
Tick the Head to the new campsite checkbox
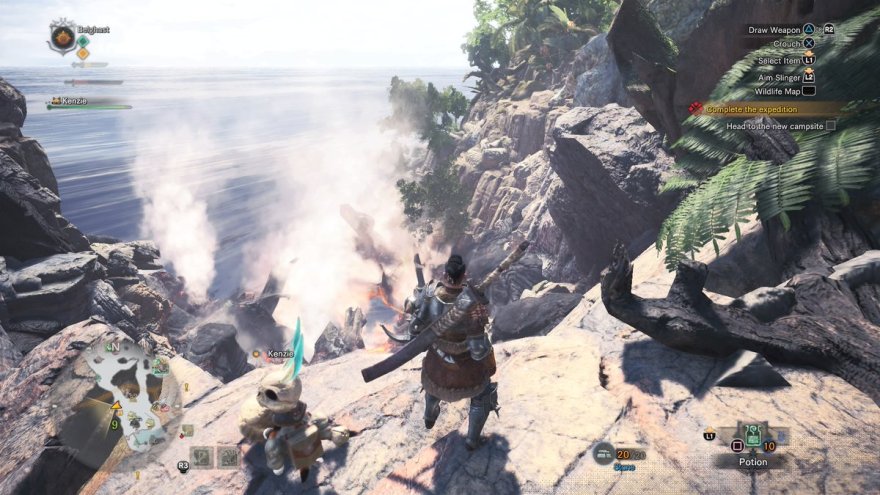[x=830, y=126]
